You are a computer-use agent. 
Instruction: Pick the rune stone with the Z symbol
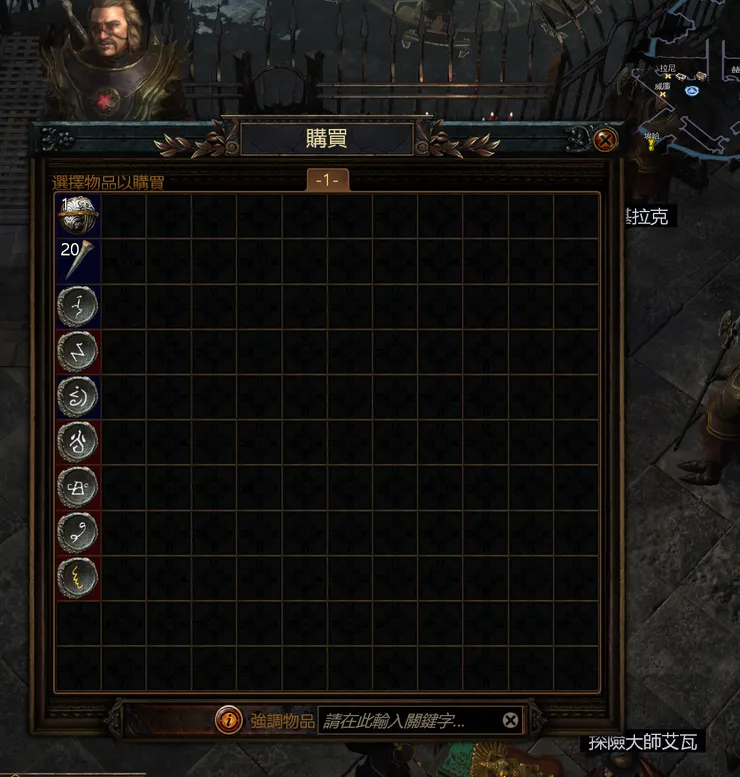[x=78, y=352]
